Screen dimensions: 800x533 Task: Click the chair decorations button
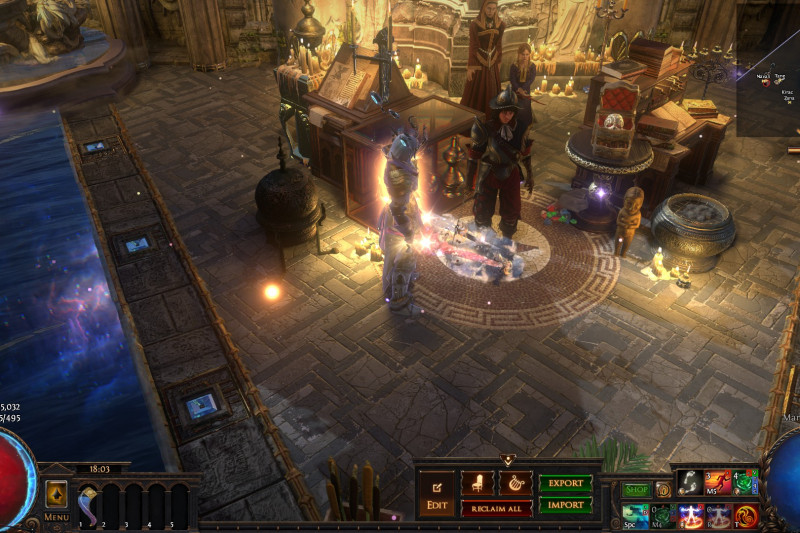pyautogui.click(x=477, y=482)
